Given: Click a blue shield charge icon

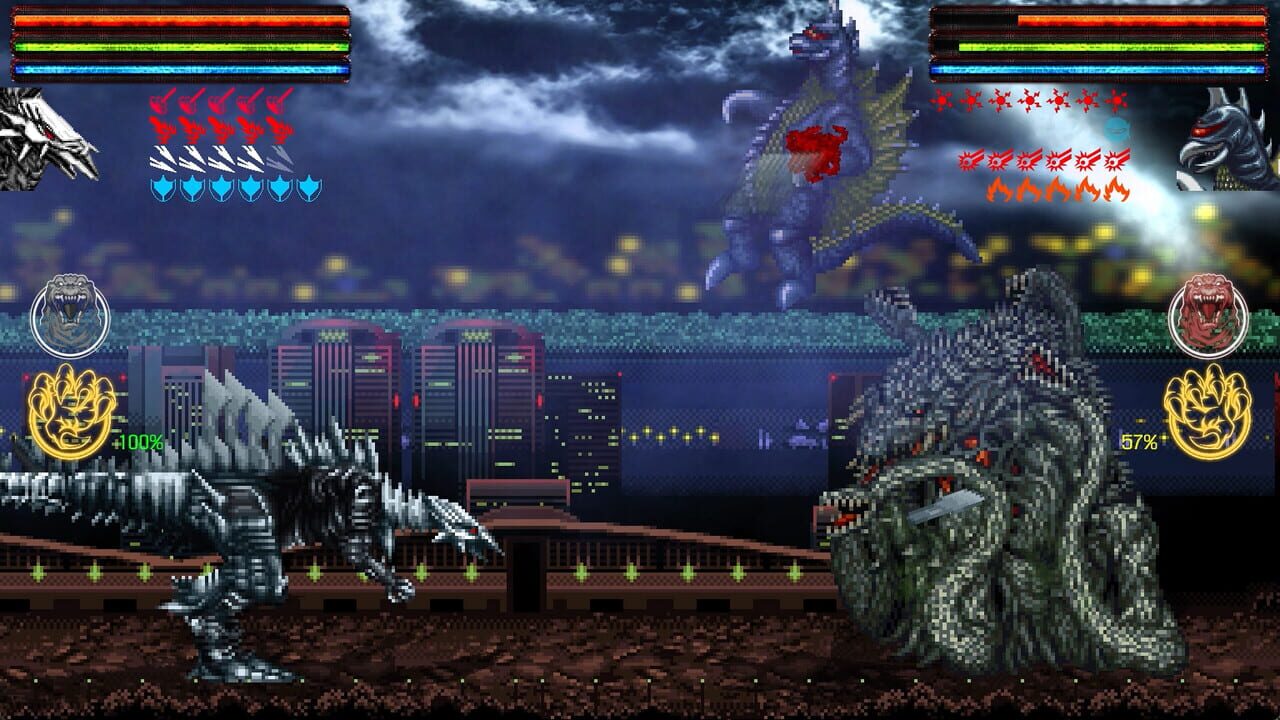Looking at the screenshot, I should point(163,188).
